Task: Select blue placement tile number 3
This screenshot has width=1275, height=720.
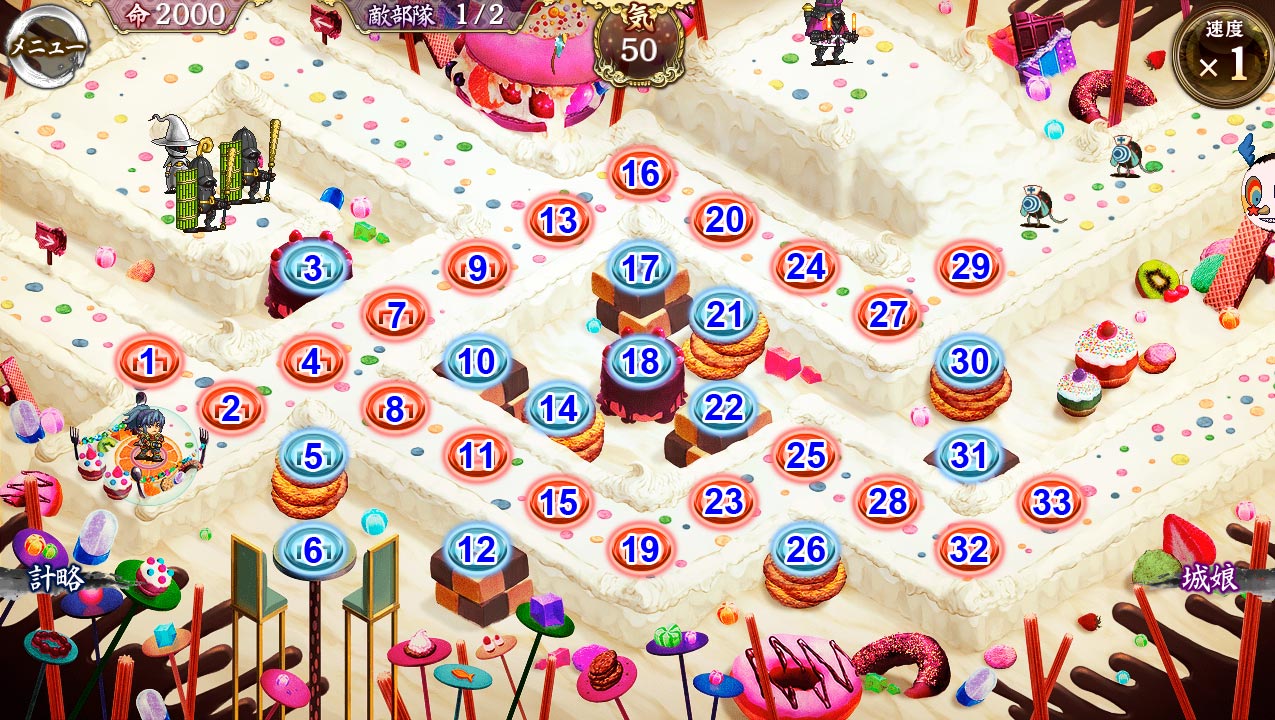Action: (313, 268)
